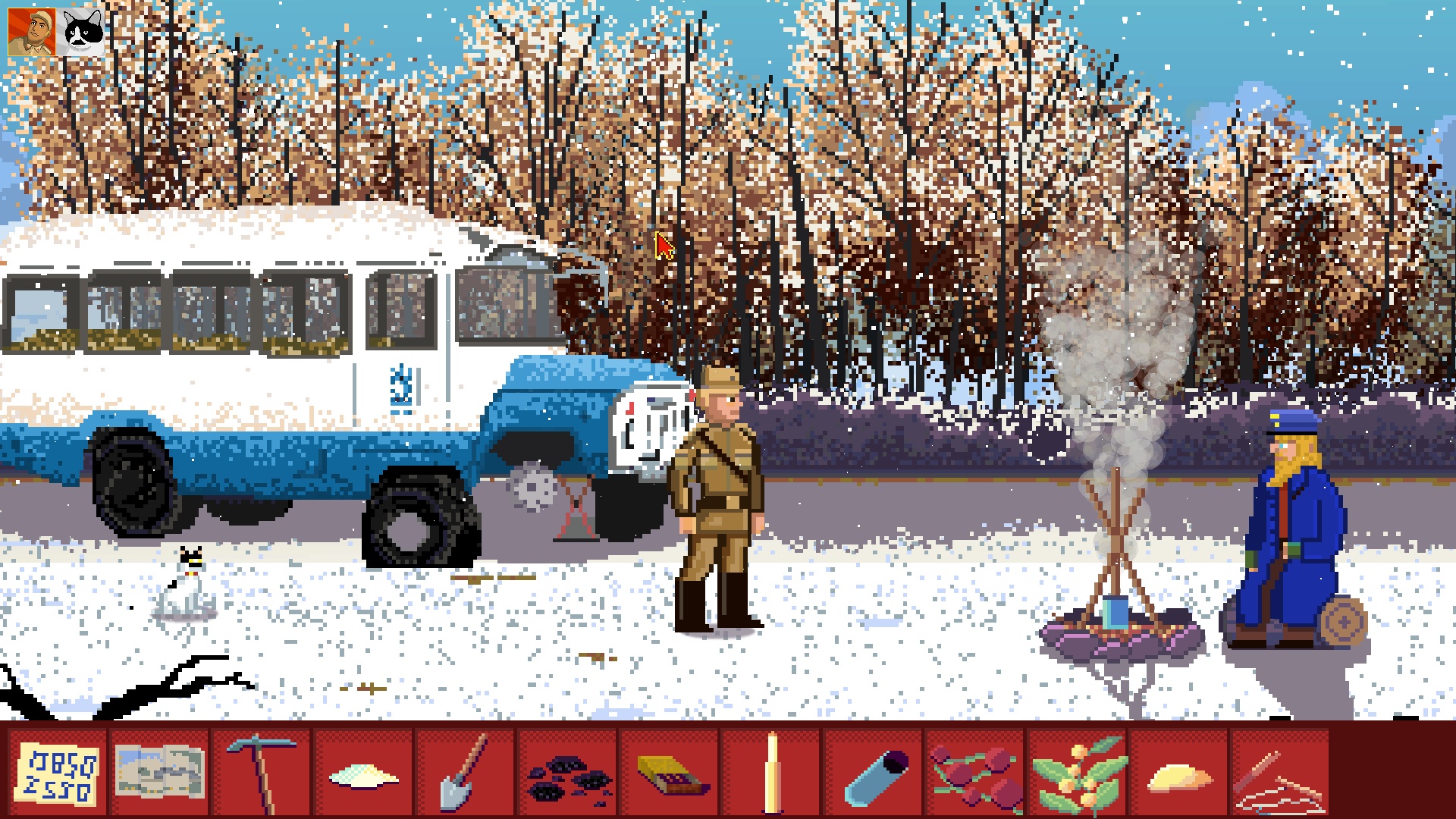The image size is (1456, 819).
Task: Select the pile of white powder
Action: [x=363, y=776]
